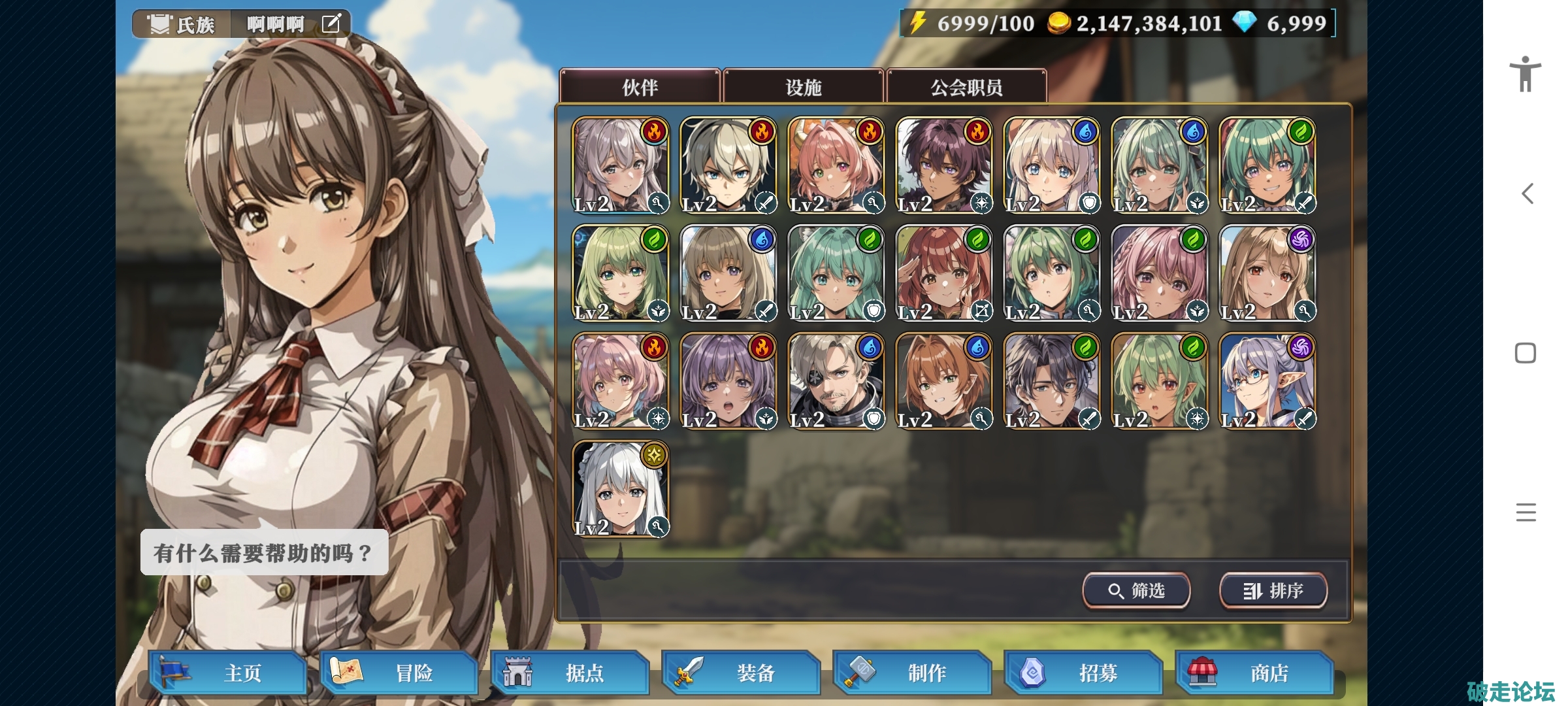
Task: Select the dark-skinned purple-haired fire character
Action: pyautogui.click(x=943, y=165)
